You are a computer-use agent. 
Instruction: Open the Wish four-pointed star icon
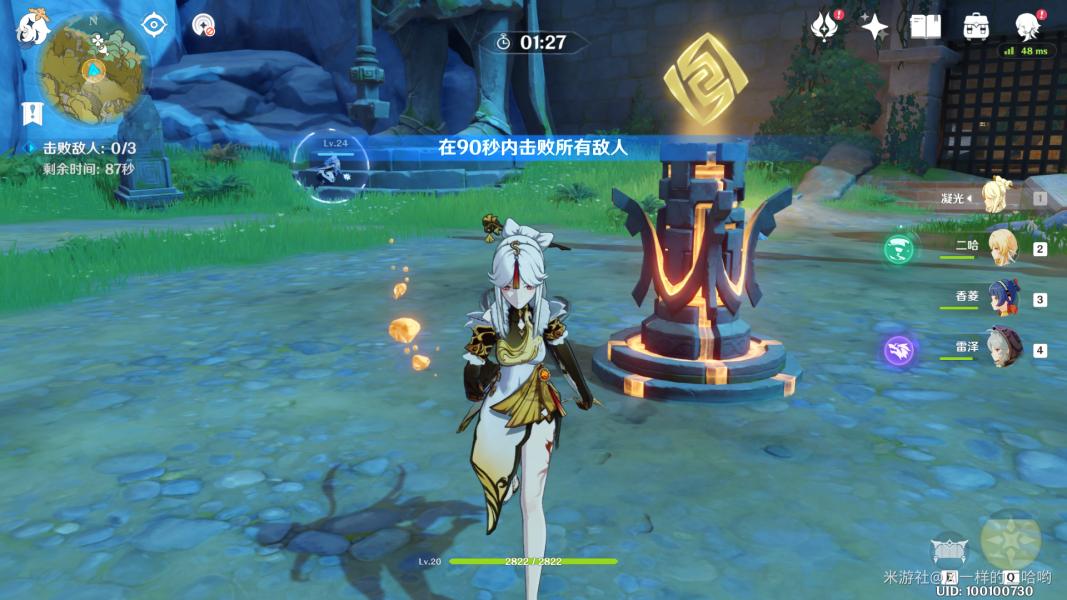[874, 27]
